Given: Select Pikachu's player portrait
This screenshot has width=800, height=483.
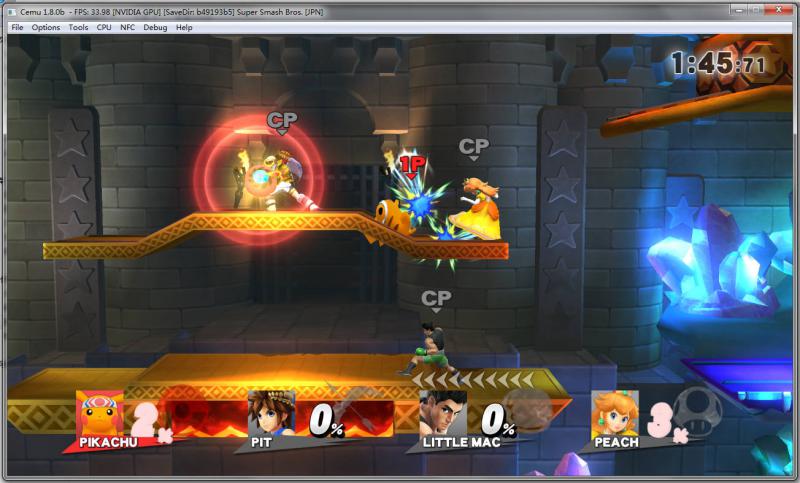Looking at the screenshot, I should point(101,412).
